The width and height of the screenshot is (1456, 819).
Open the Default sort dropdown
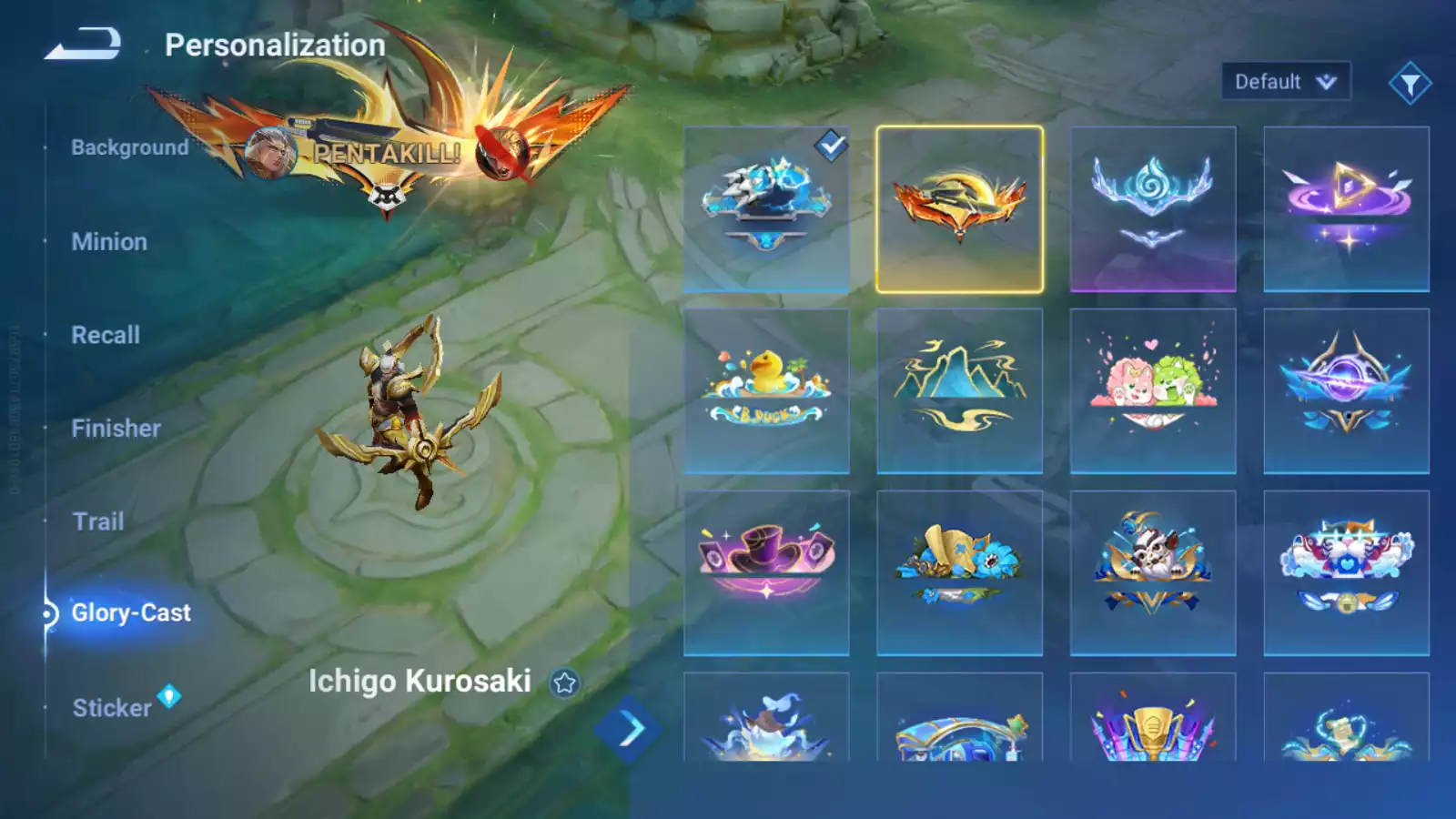tap(1285, 82)
